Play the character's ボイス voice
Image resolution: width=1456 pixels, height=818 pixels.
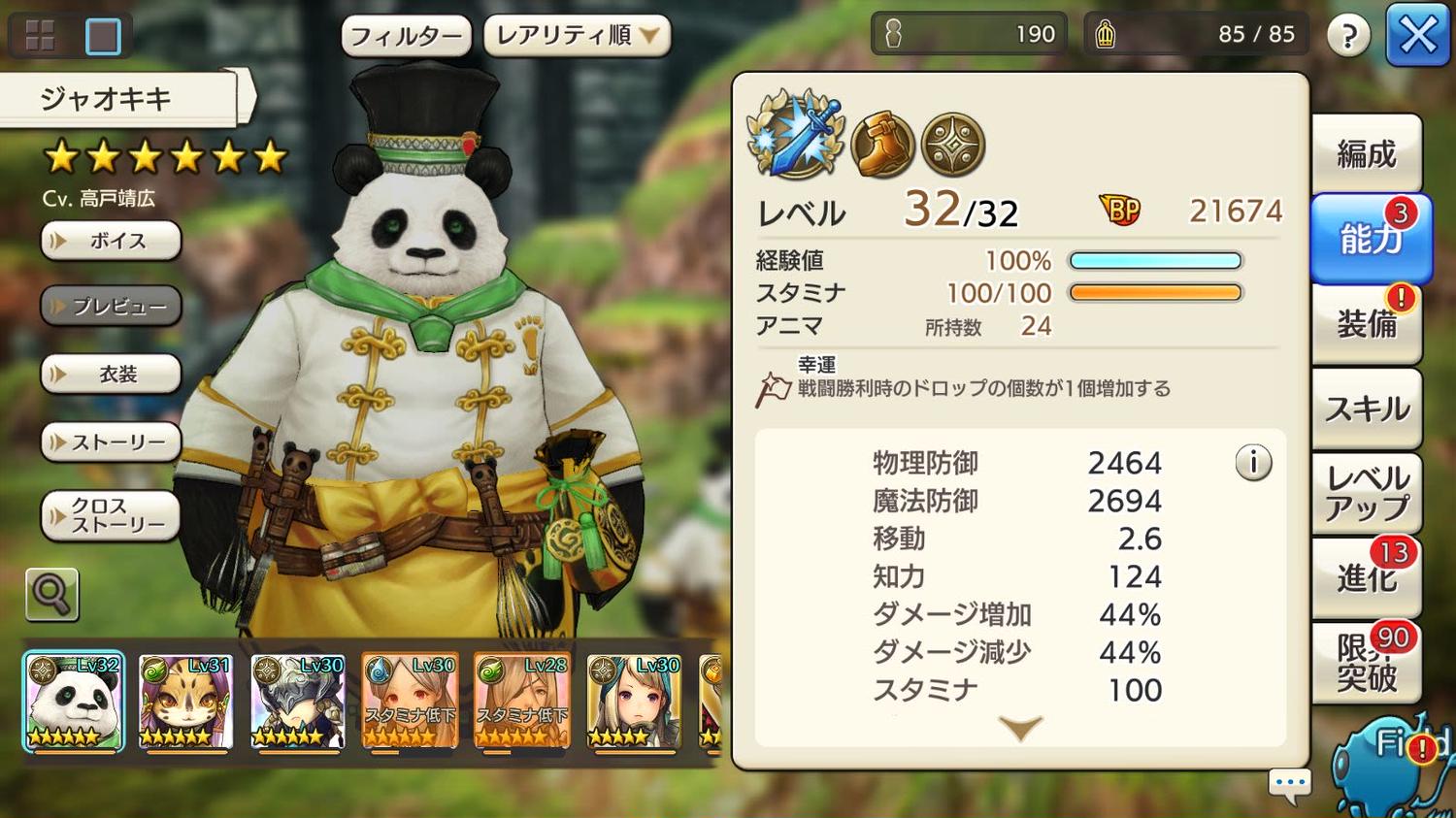point(112,241)
